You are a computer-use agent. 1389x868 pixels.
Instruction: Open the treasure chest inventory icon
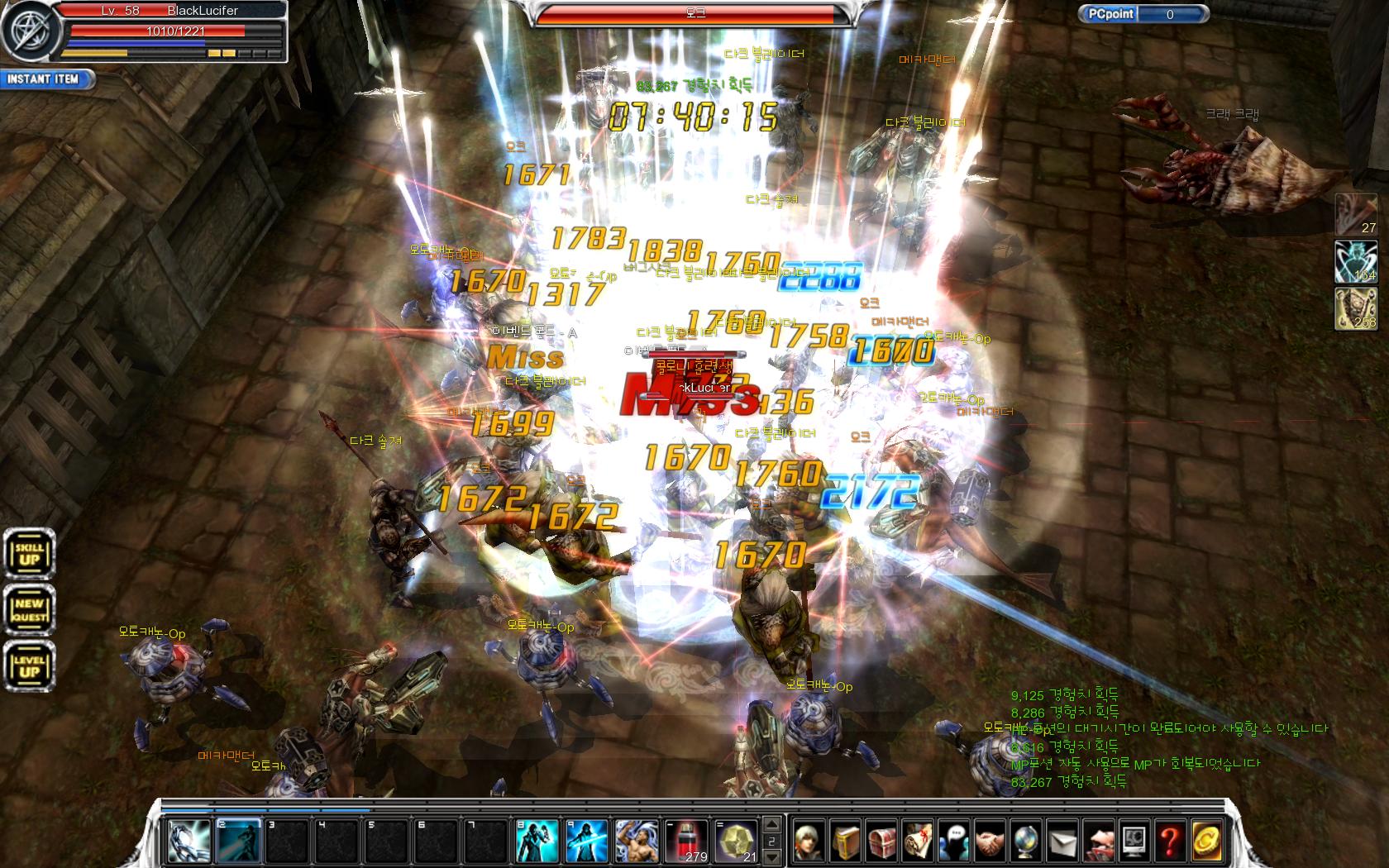(x=882, y=842)
